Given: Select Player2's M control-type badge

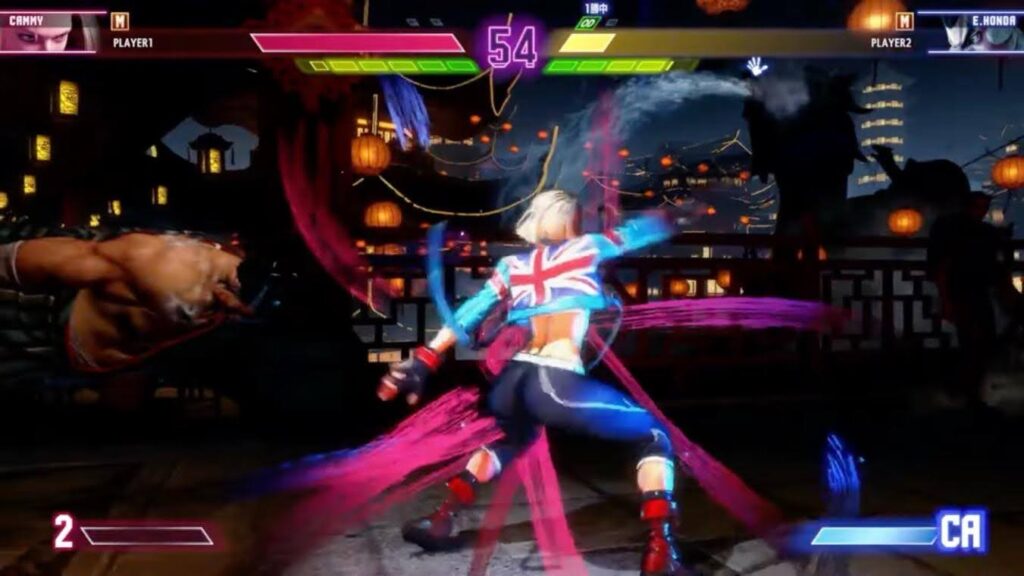Looking at the screenshot, I should pos(904,21).
